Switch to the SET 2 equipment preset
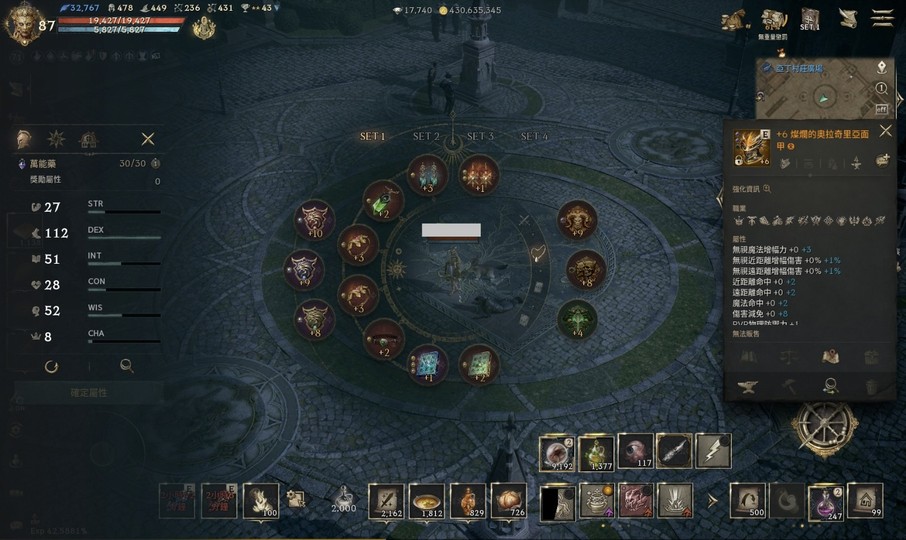 coord(426,136)
